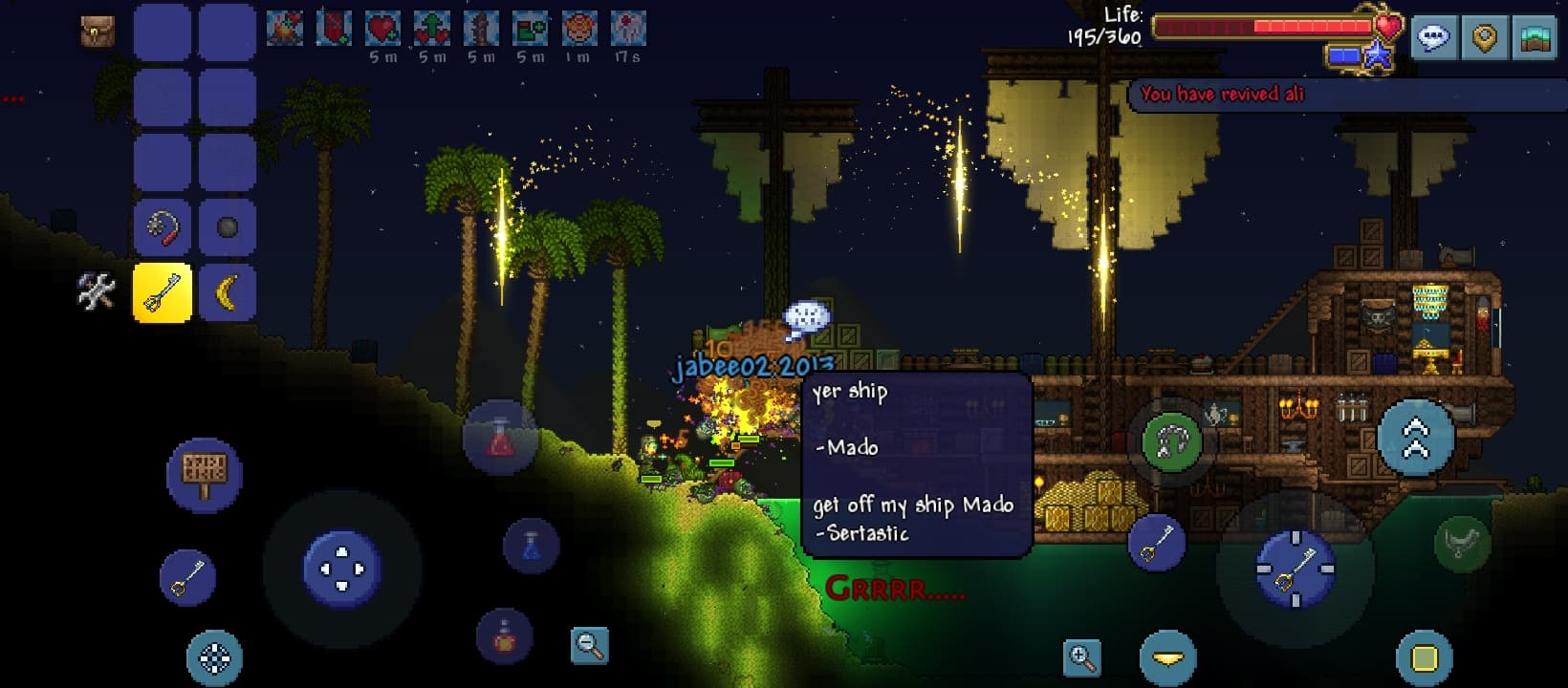
Task: Tap the saddle mount button
Action: [1462, 544]
